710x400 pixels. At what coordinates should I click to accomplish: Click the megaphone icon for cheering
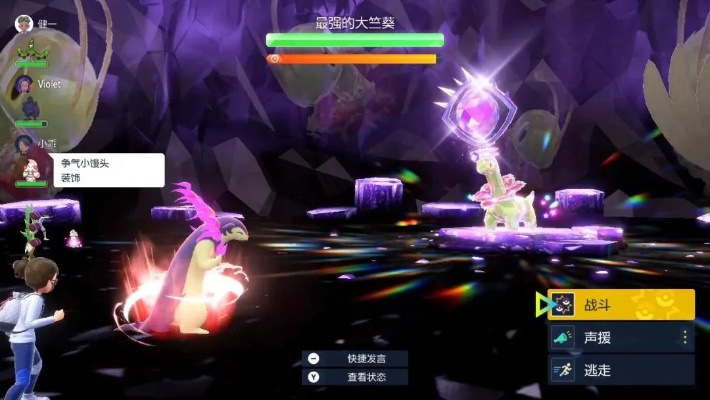tap(563, 338)
